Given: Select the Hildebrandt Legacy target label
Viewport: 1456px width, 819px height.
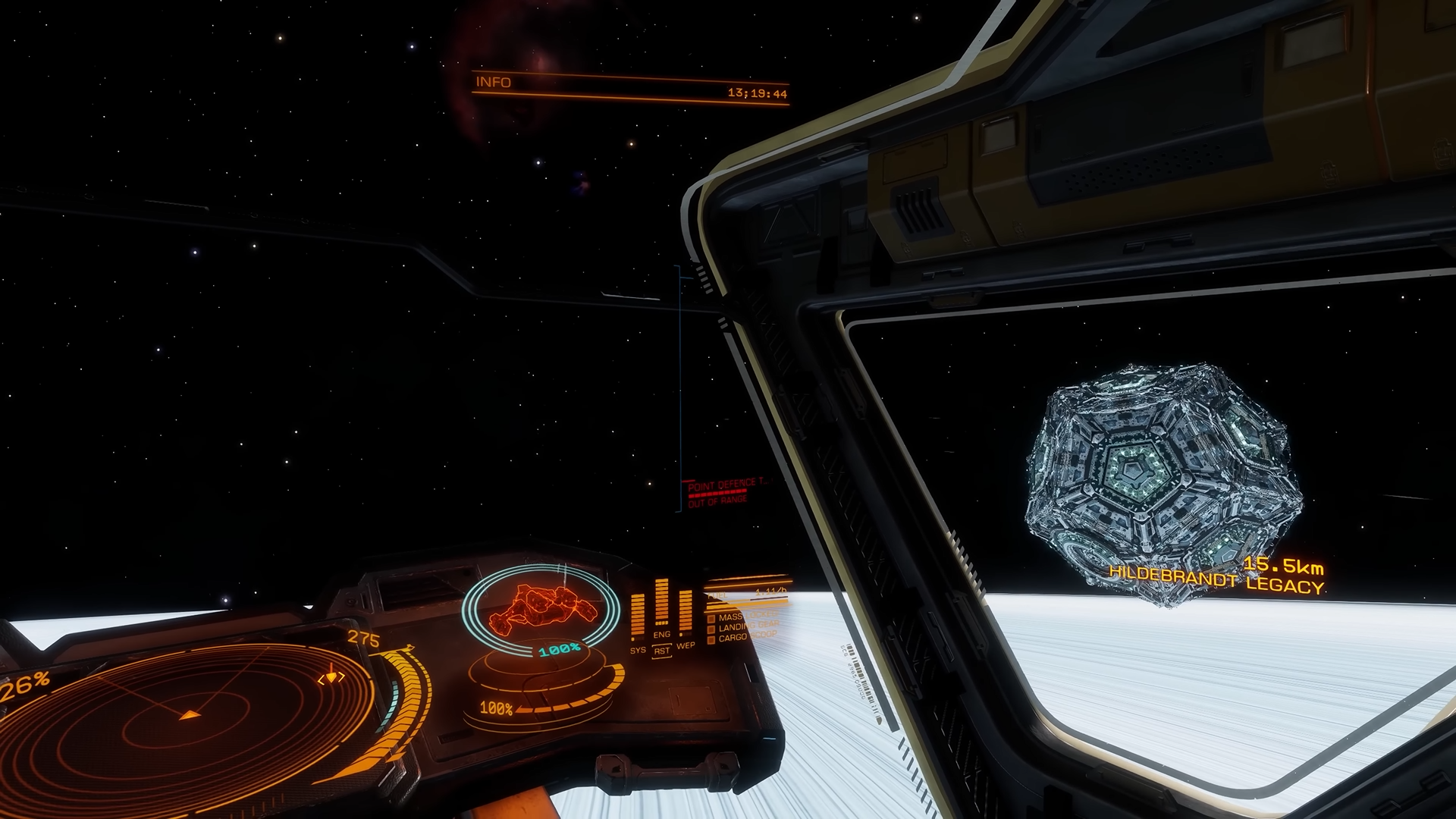Looking at the screenshot, I should [x=1216, y=580].
